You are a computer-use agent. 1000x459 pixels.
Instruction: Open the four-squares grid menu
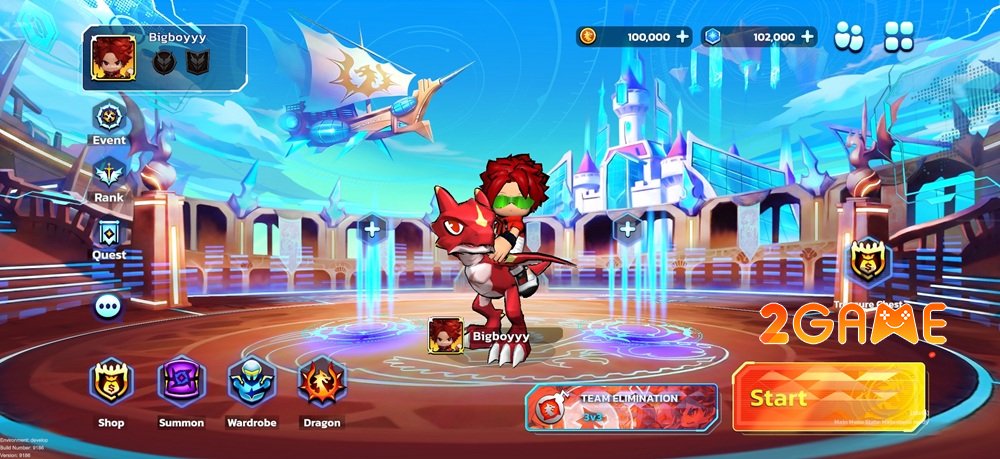898,37
